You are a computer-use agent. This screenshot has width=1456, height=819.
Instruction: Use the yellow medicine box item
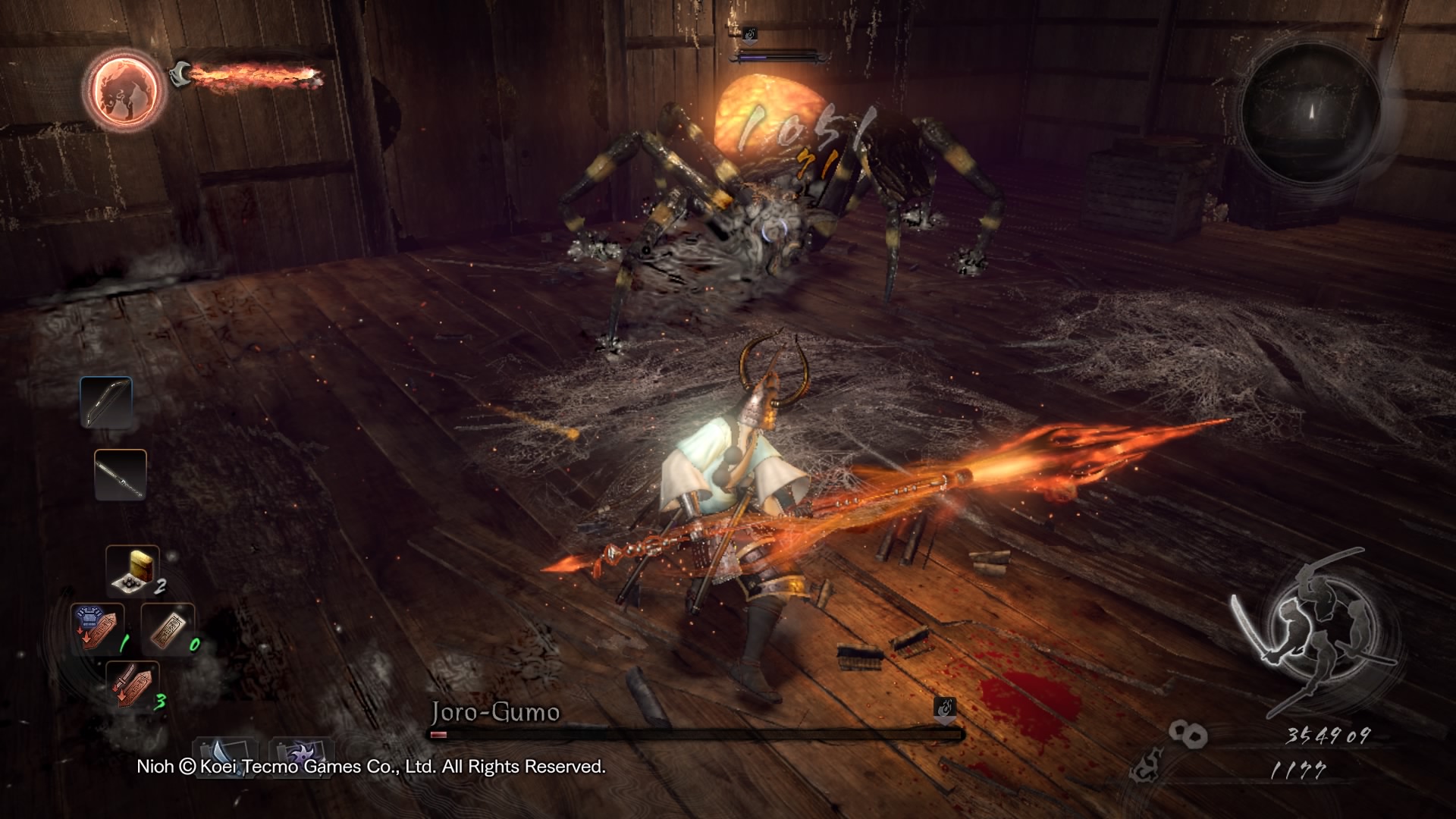(x=133, y=570)
